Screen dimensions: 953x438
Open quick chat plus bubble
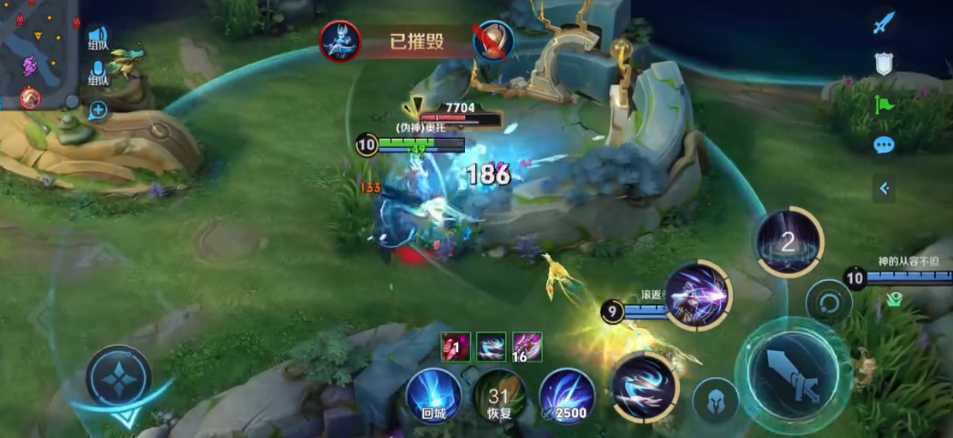(98, 109)
